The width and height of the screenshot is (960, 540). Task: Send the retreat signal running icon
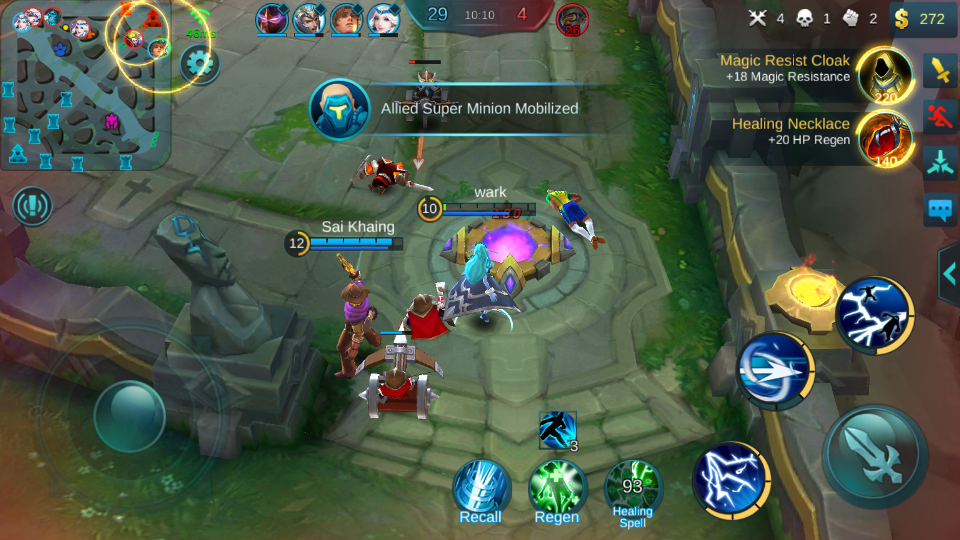pyautogui.click(x=941, y=117)
